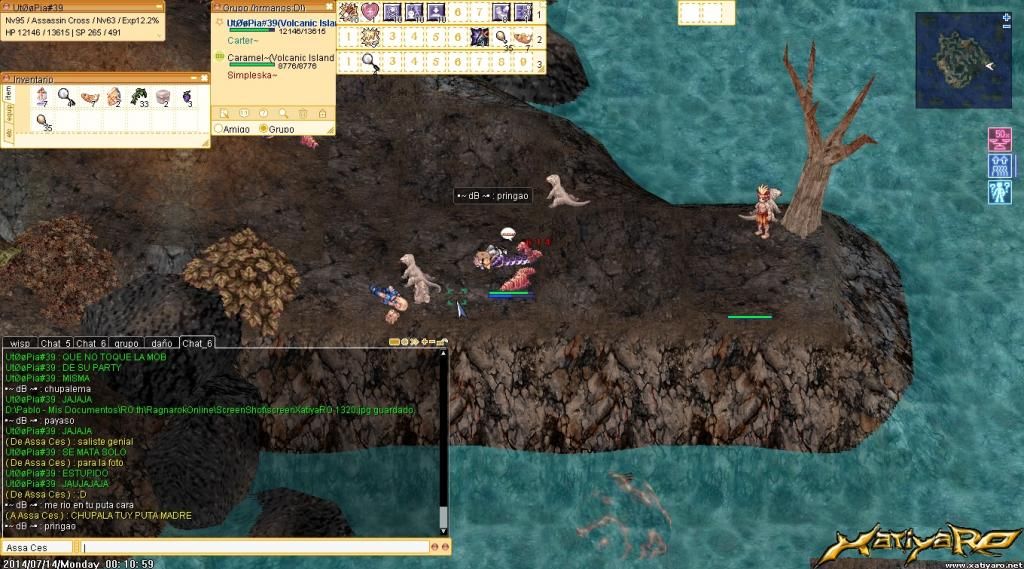
Task: Close the Grupo party window
Action: tap(329, 6)
